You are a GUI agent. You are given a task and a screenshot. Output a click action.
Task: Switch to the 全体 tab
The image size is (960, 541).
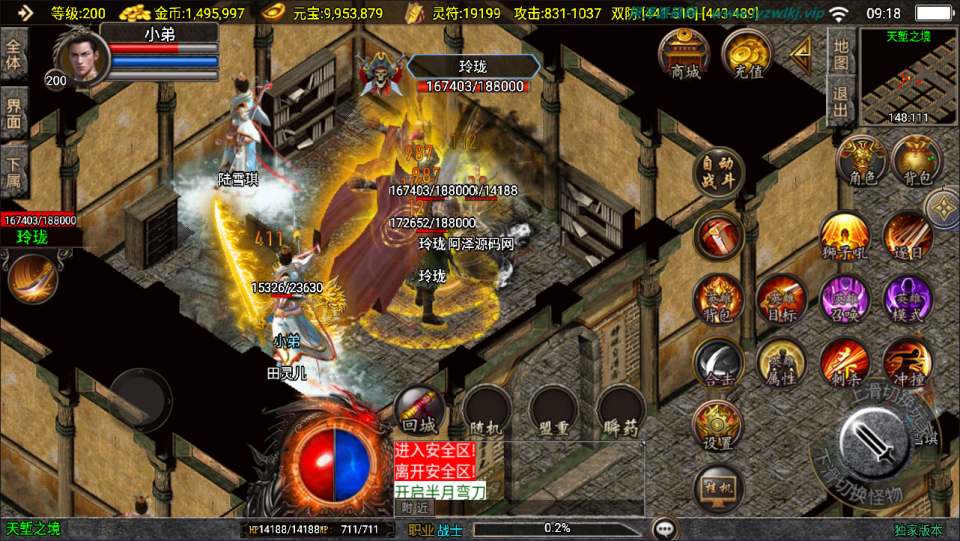click(14, 56)
